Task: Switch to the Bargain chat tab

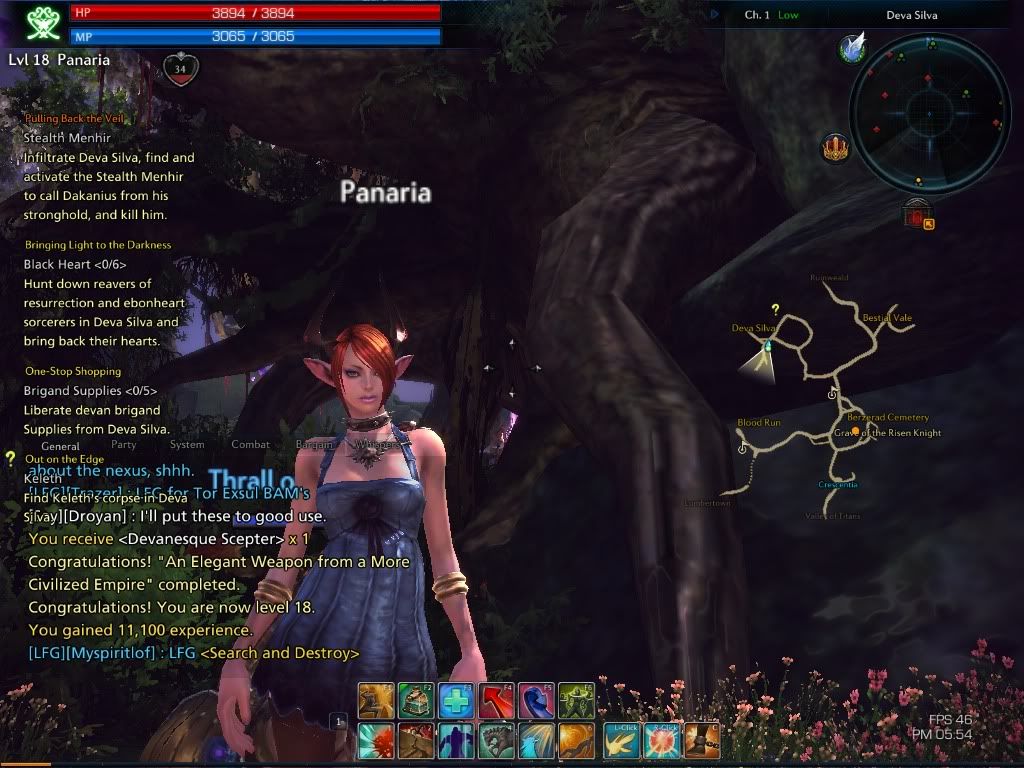Action: tap(313, 445)
